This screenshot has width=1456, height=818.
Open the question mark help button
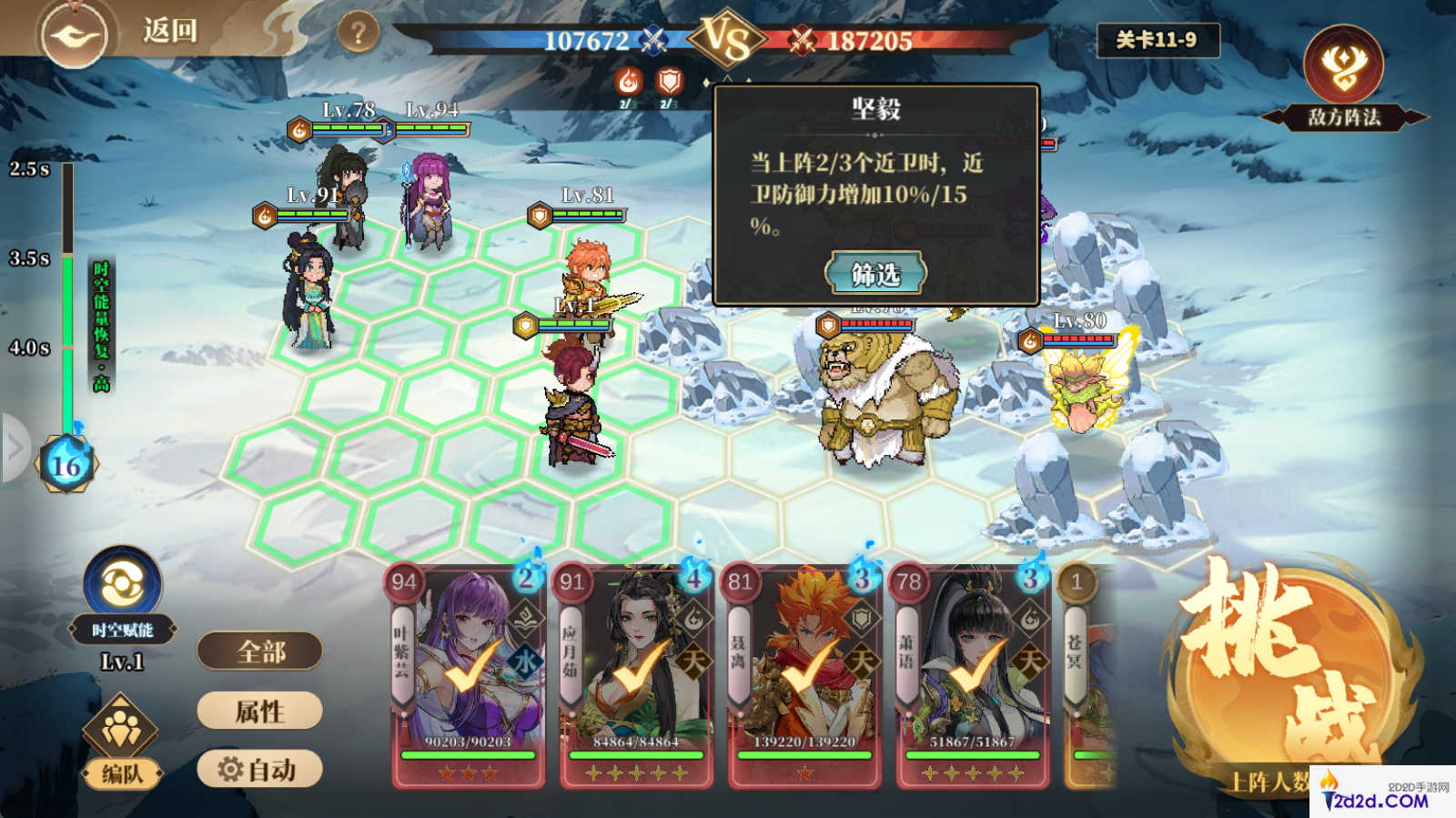click(x=358, y=34)
